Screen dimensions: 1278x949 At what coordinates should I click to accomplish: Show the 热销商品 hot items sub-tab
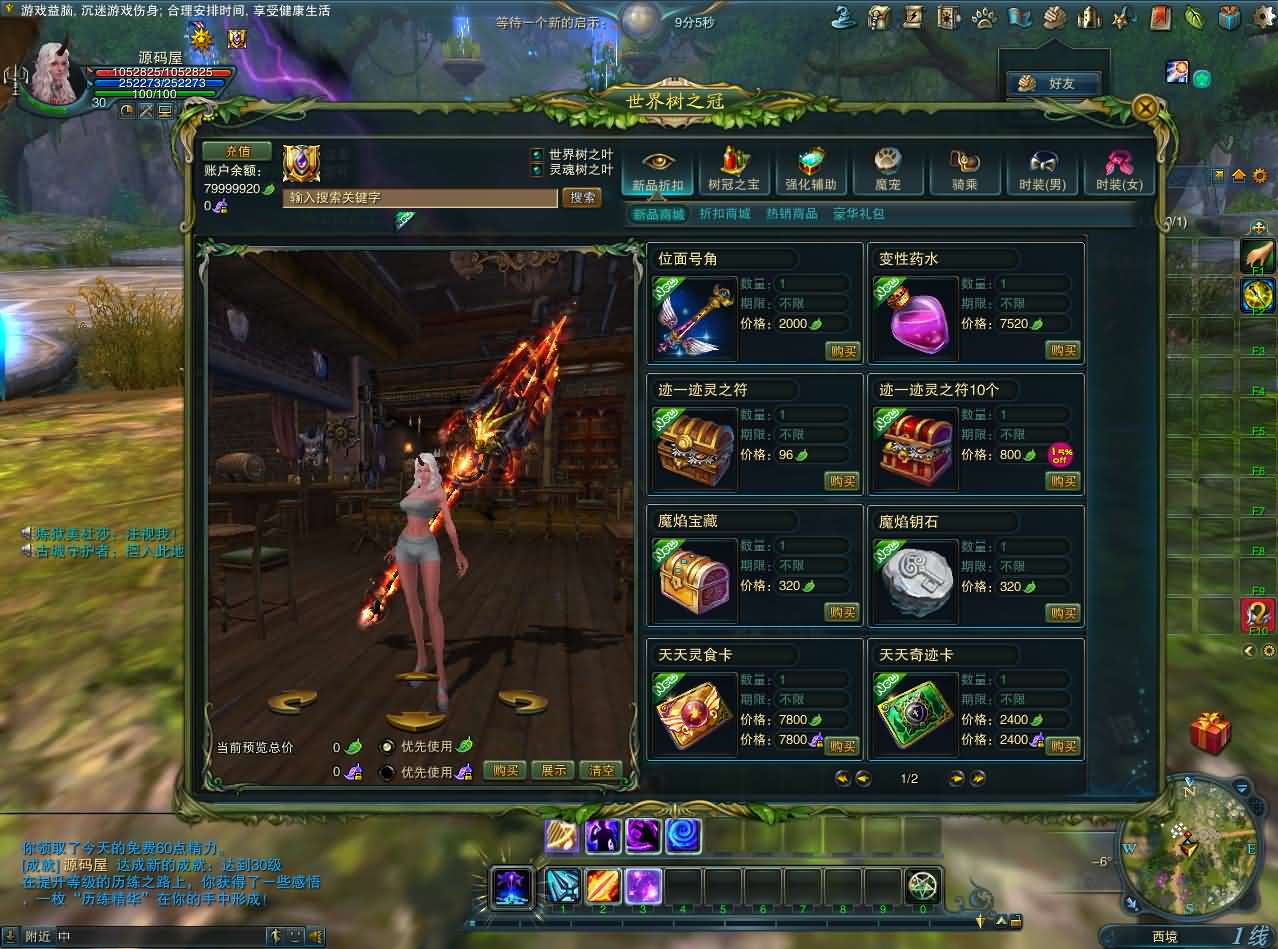[x=791, y=214]
